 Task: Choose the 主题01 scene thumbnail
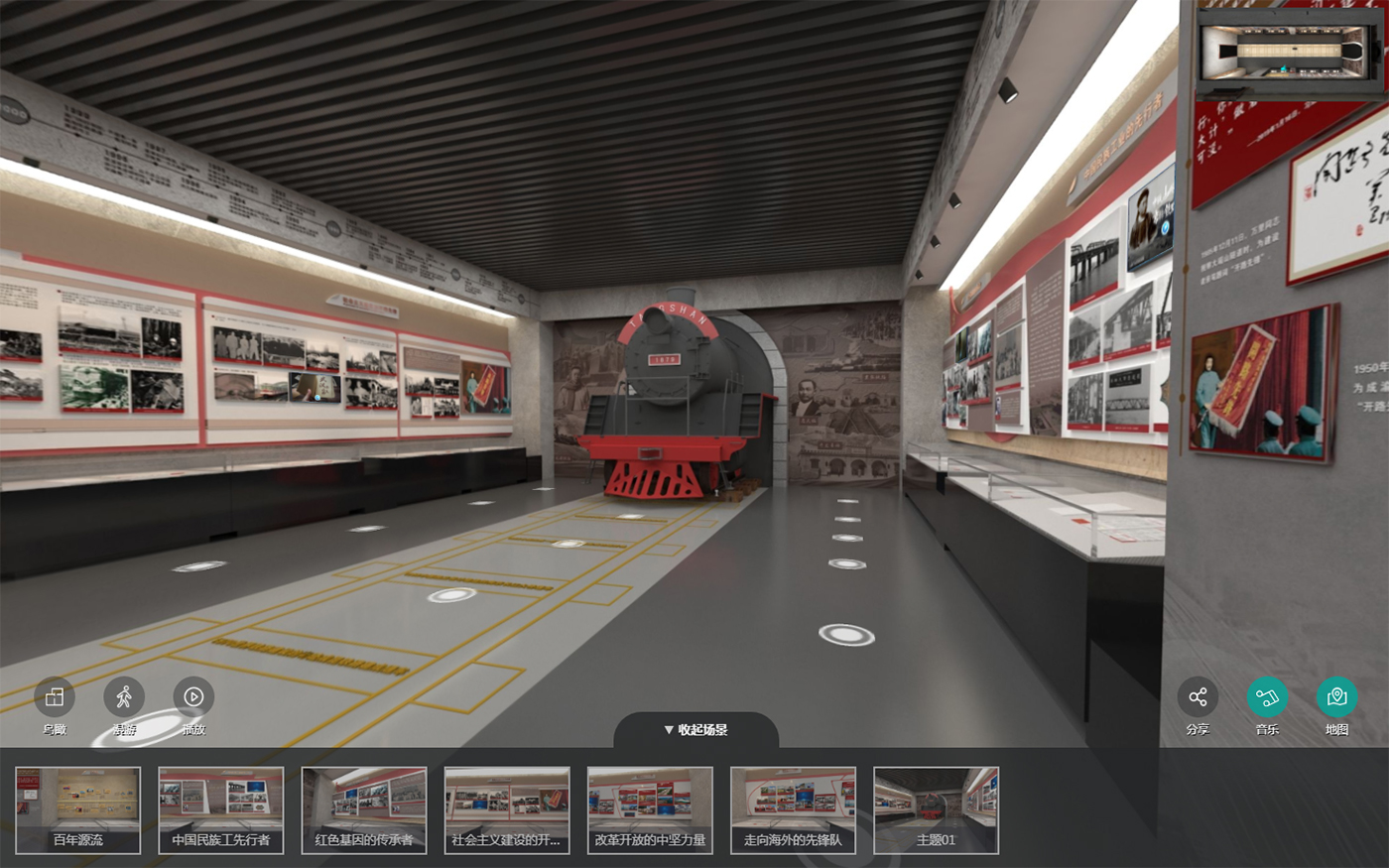pos(936,809)
